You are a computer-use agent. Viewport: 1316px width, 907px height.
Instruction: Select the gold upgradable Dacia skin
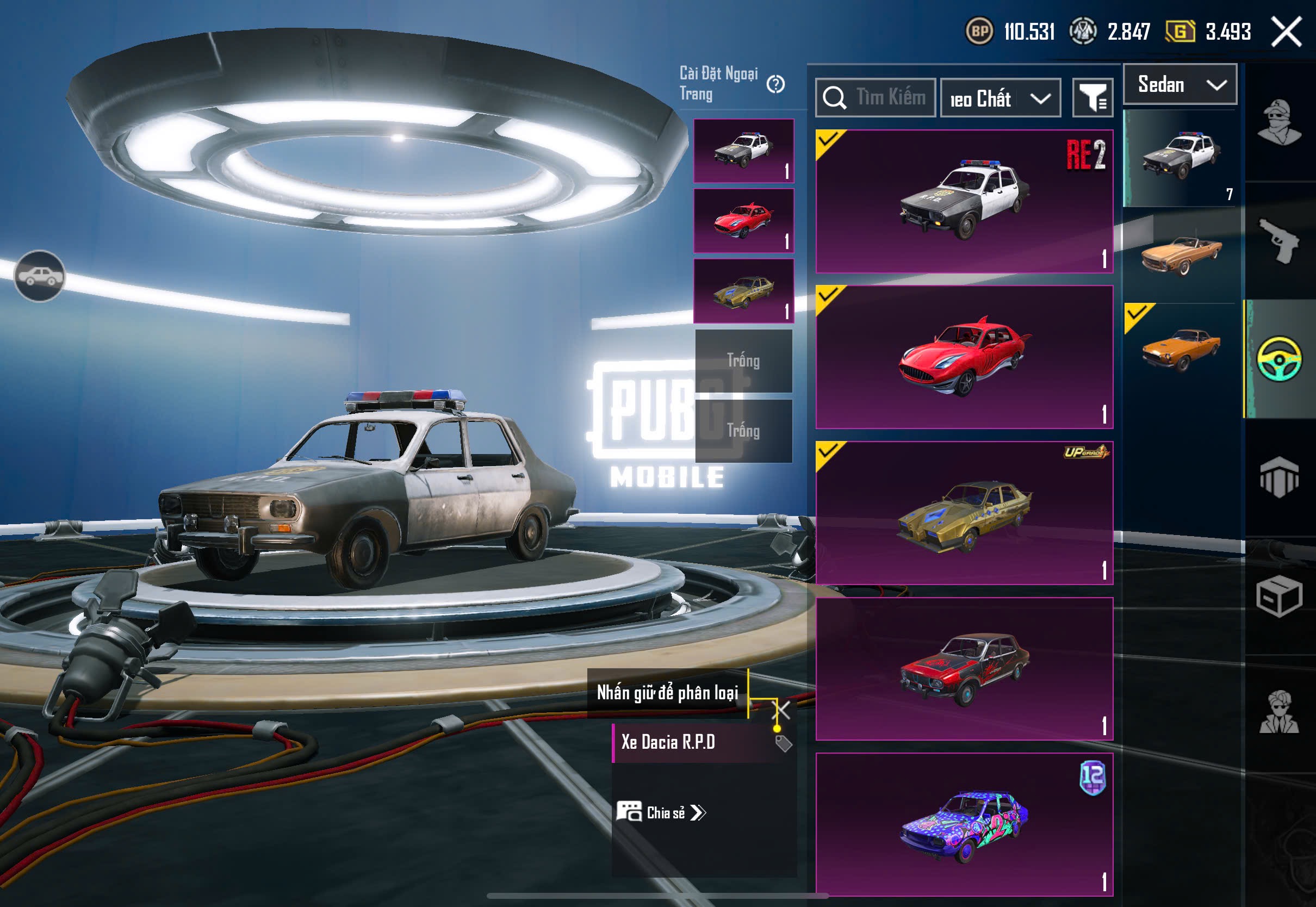click(x=964, y=513)
